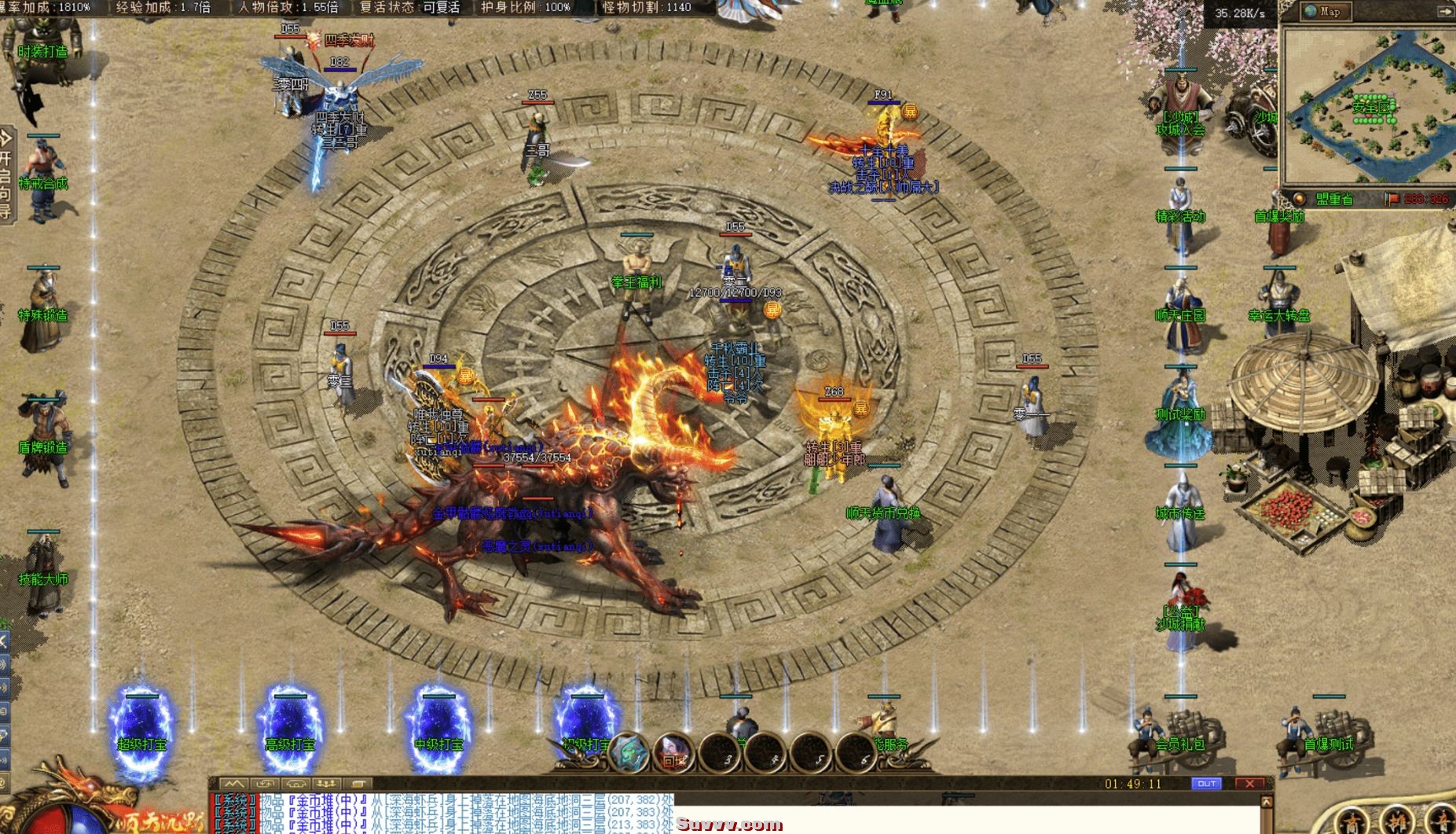Click the orange orb beside 盟重省
Screen dimensions: 1456x834
1300,199
